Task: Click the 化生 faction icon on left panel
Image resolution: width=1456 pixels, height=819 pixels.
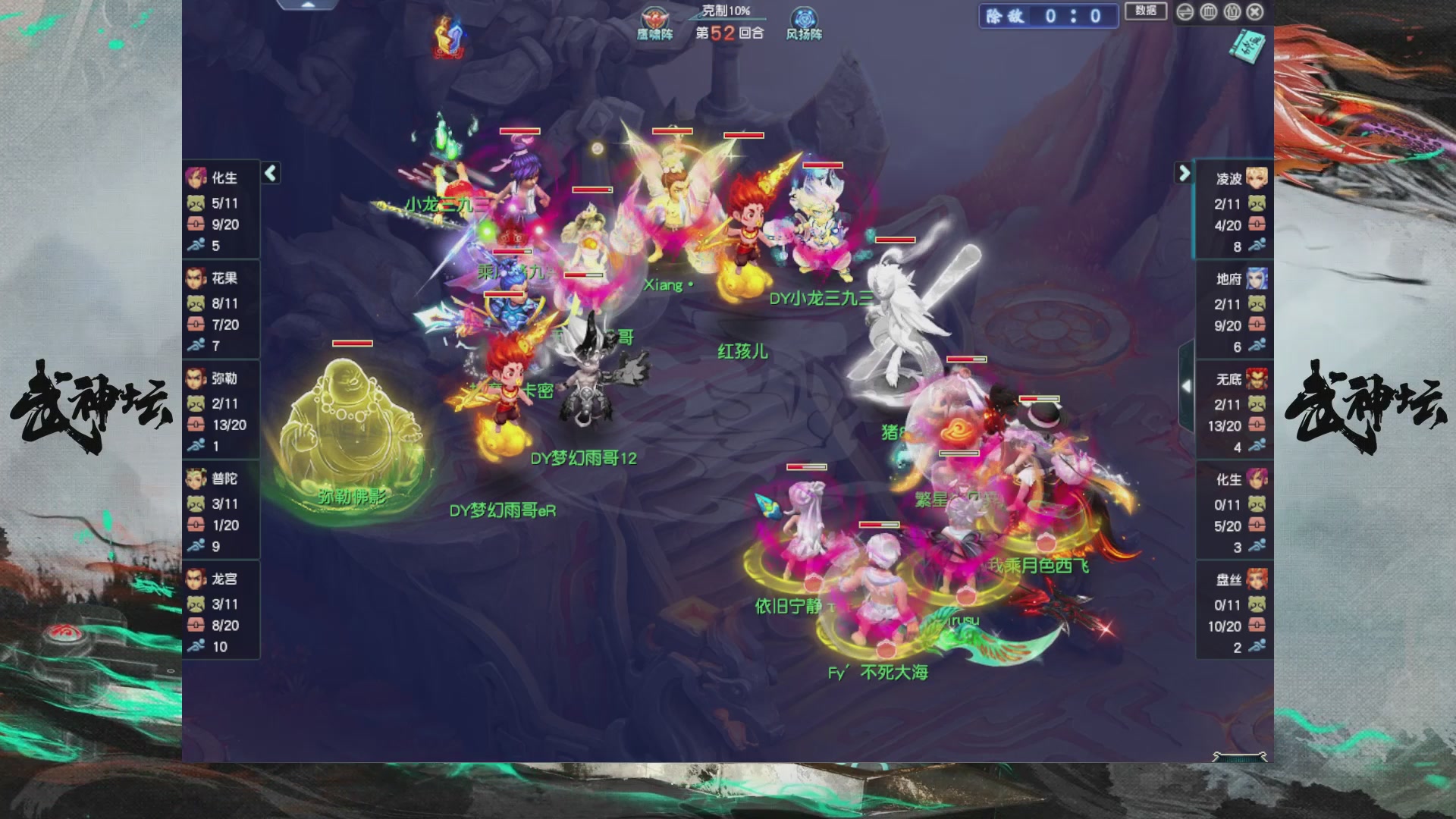Action: pos(195,176)
